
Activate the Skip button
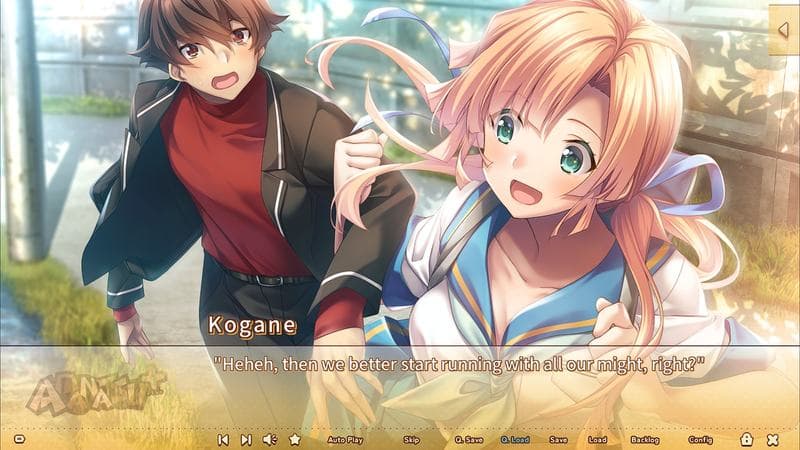click(x=411, y=439)
